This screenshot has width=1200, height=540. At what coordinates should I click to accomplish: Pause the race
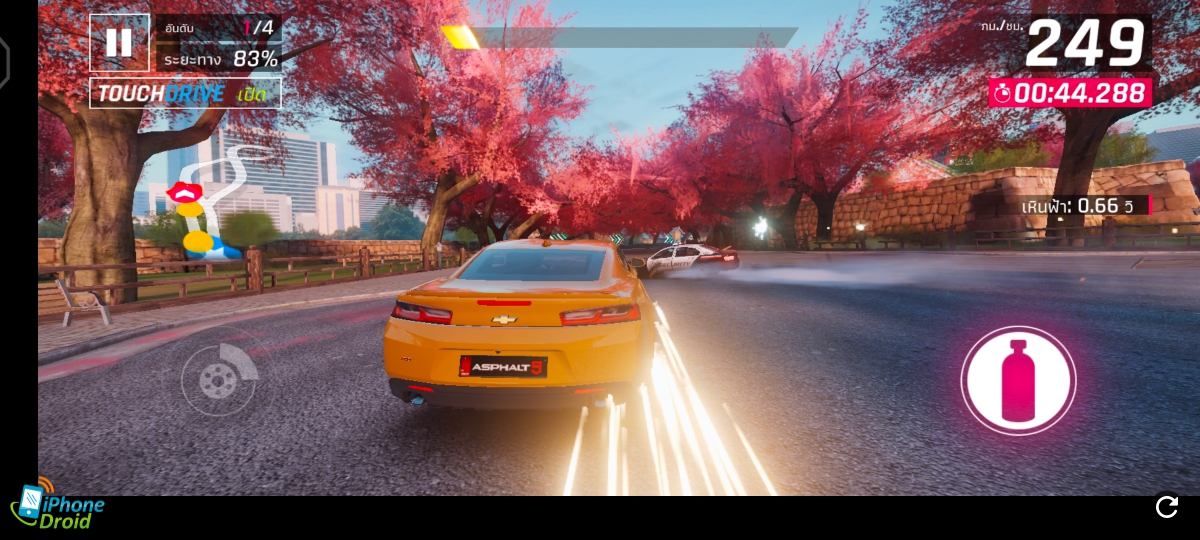(x=119, y=43)
